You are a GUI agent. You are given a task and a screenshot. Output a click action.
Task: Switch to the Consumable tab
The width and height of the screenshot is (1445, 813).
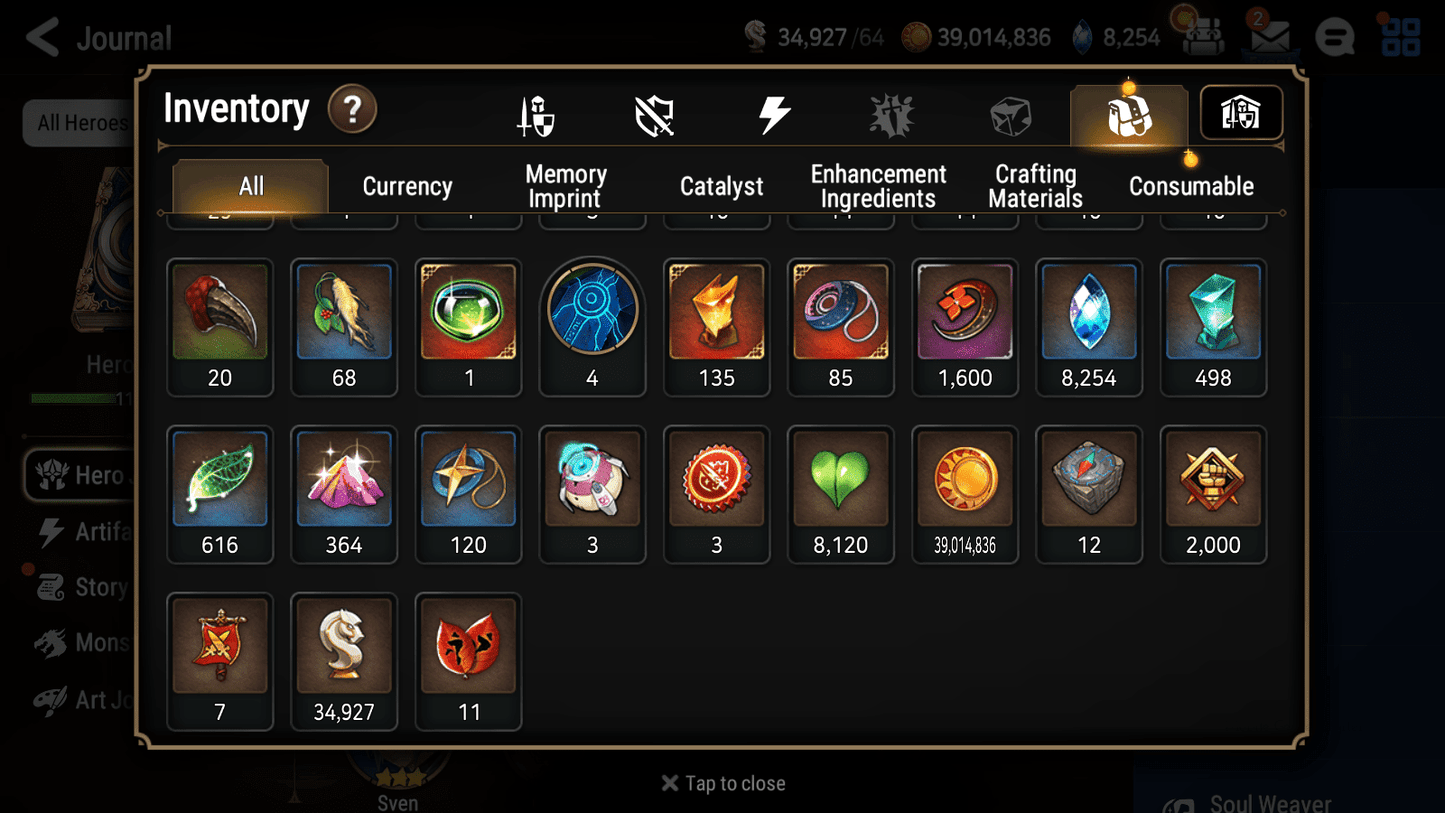pyautogui.click(x=1191, y=186)
